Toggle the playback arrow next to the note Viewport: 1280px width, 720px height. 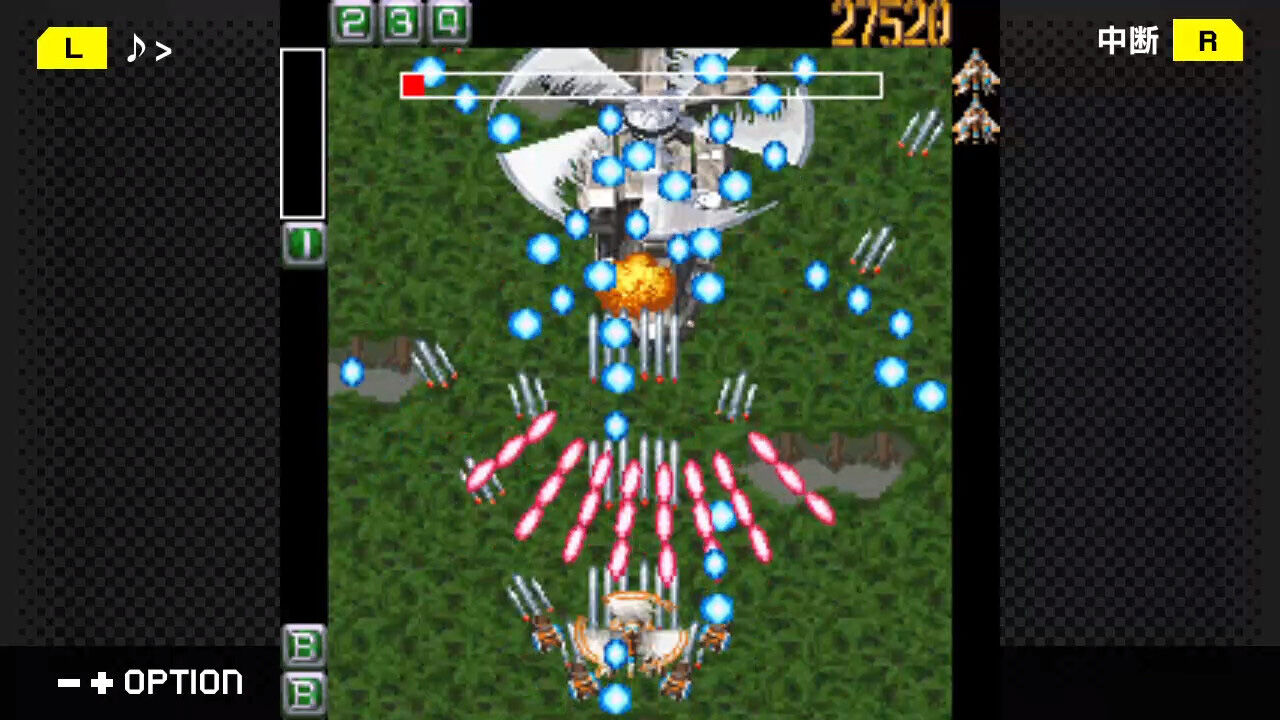point(165,47)
